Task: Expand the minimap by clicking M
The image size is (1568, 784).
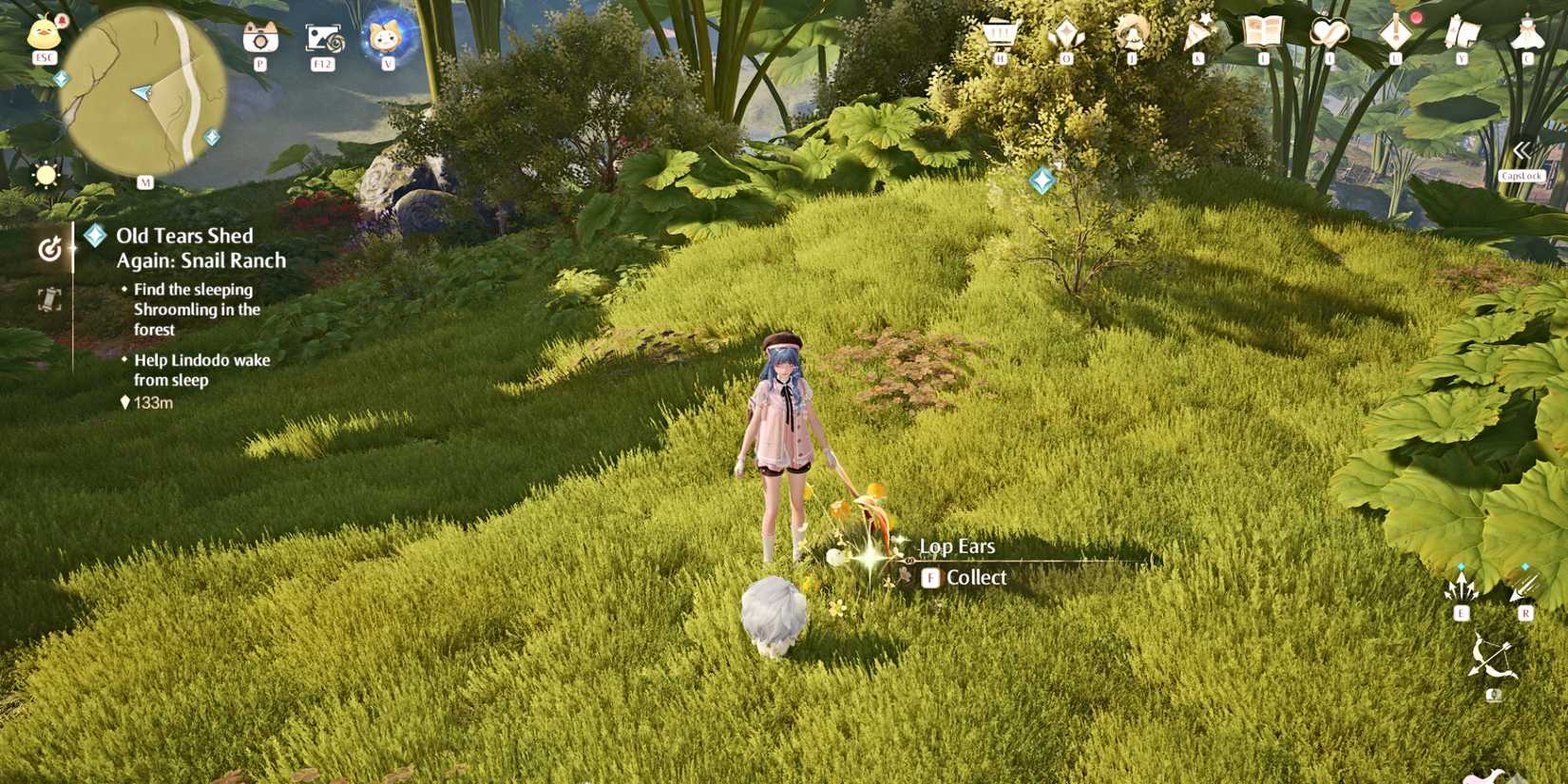Action: coord(144,182)
